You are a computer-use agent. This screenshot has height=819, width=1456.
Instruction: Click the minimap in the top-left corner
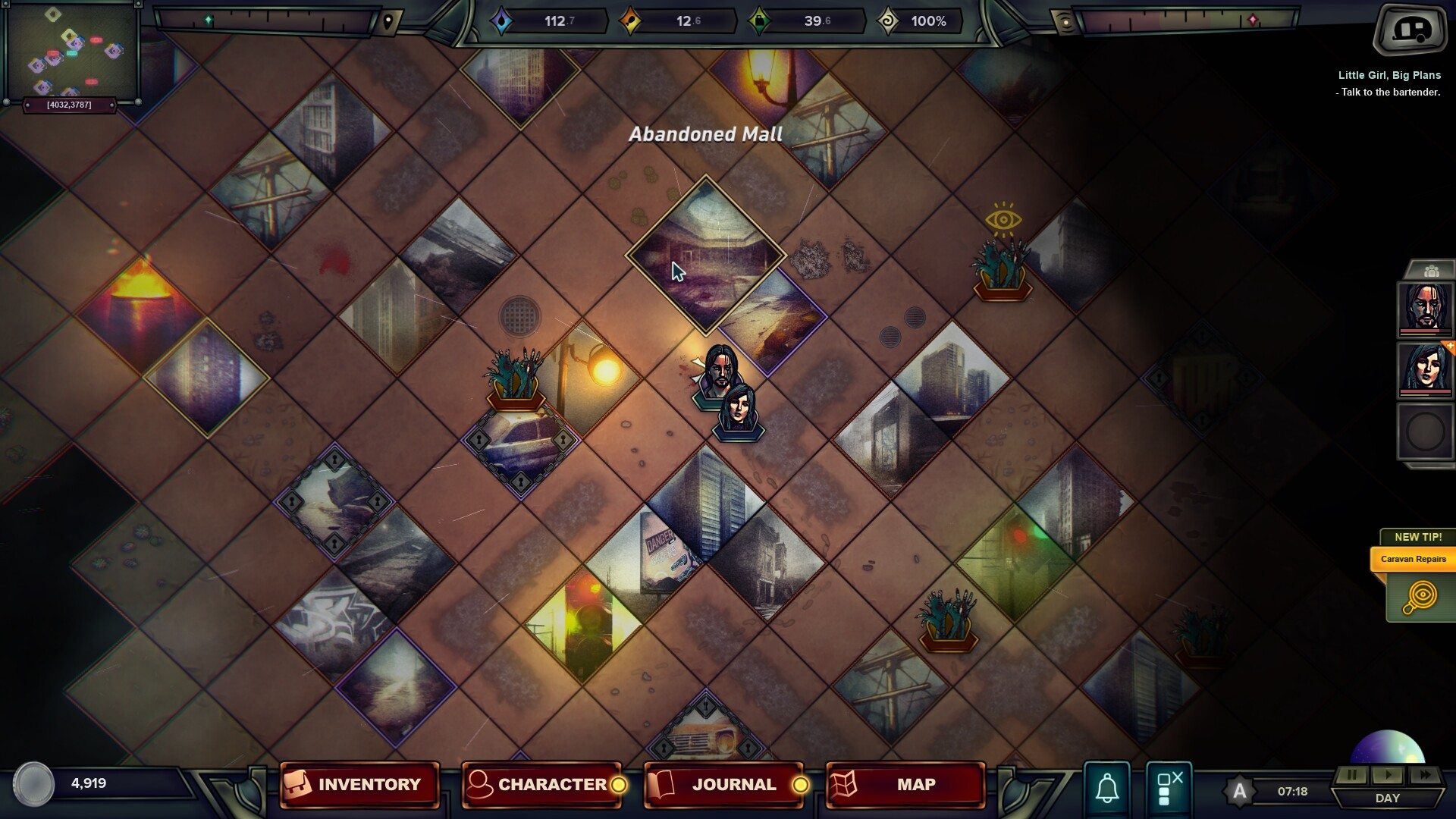click(x=72, y=49)
